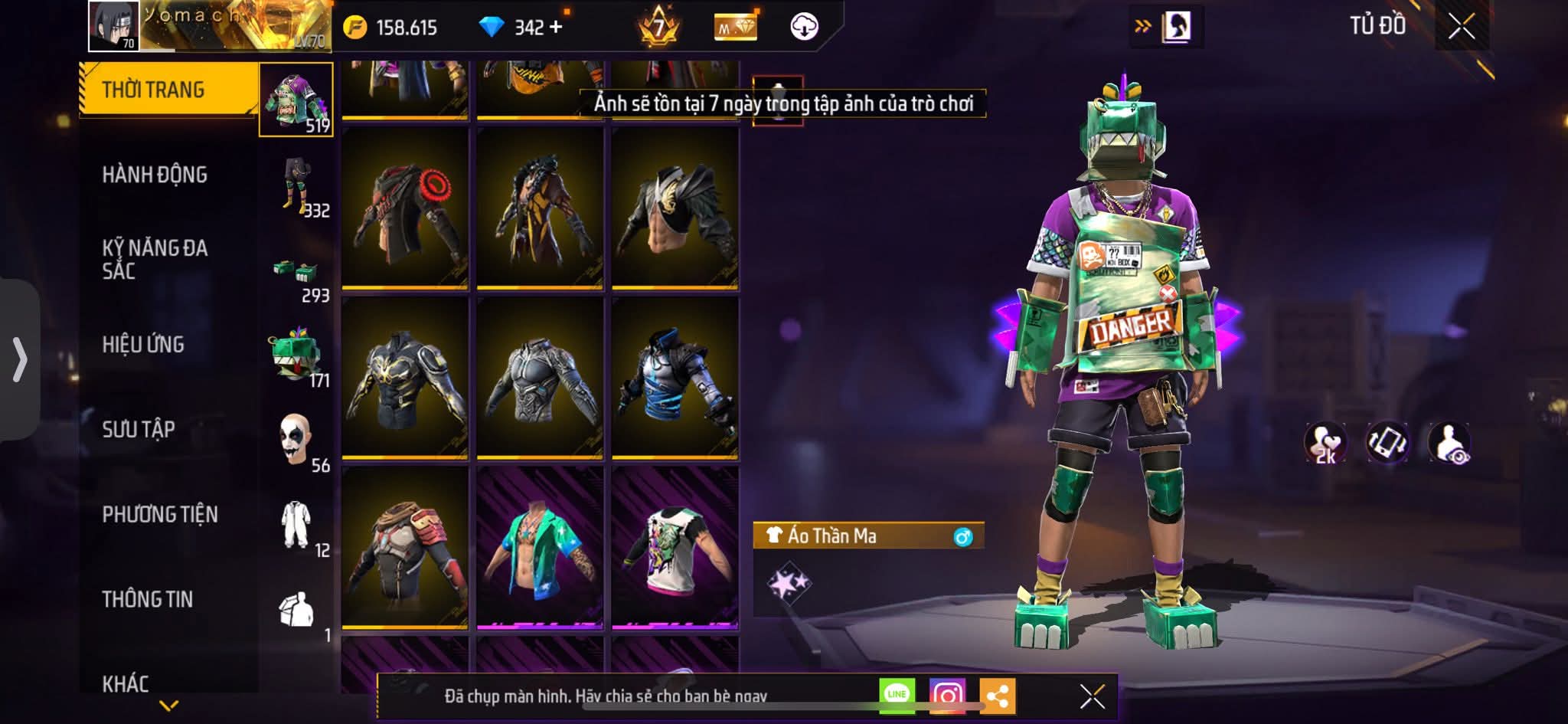Dismiss the screenshot share notification

tap(1092, 696)
